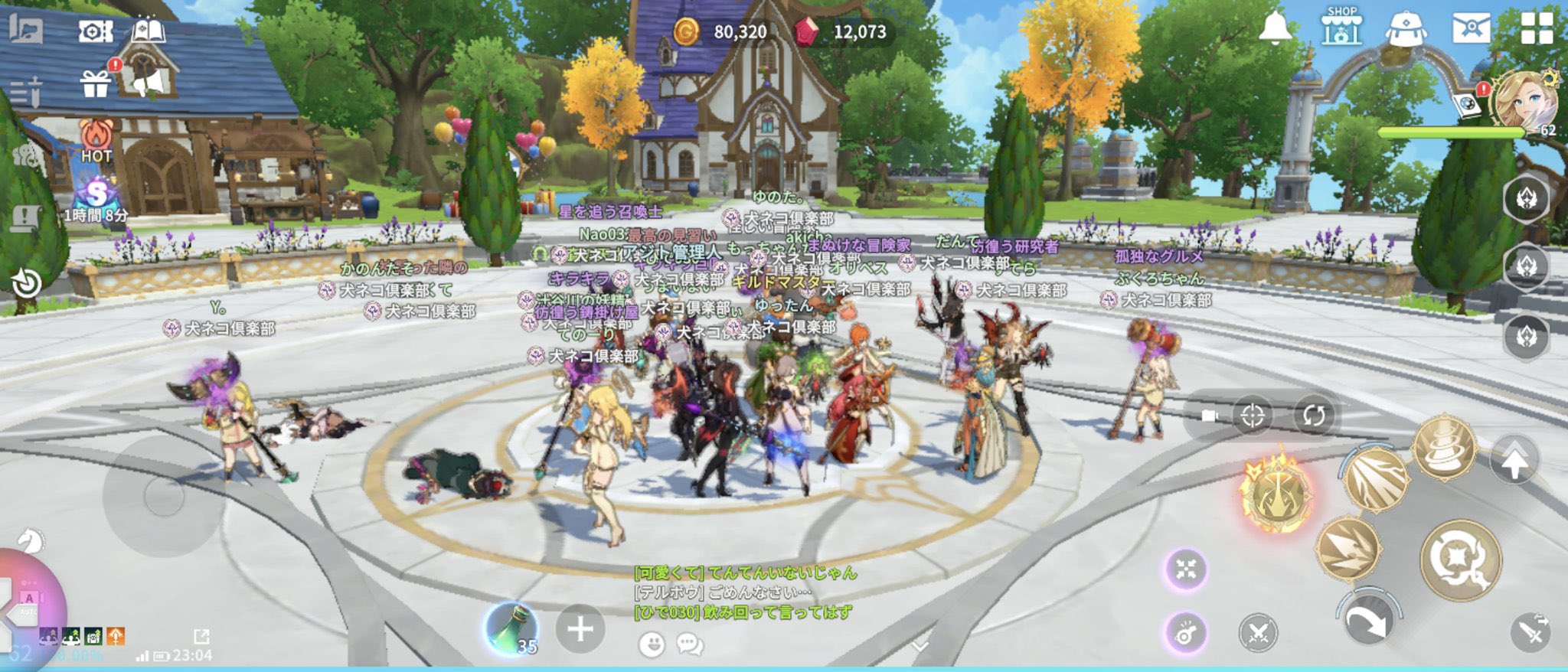Open the HOT events icon
1568x672 pixels.
(x=96, y=141)
